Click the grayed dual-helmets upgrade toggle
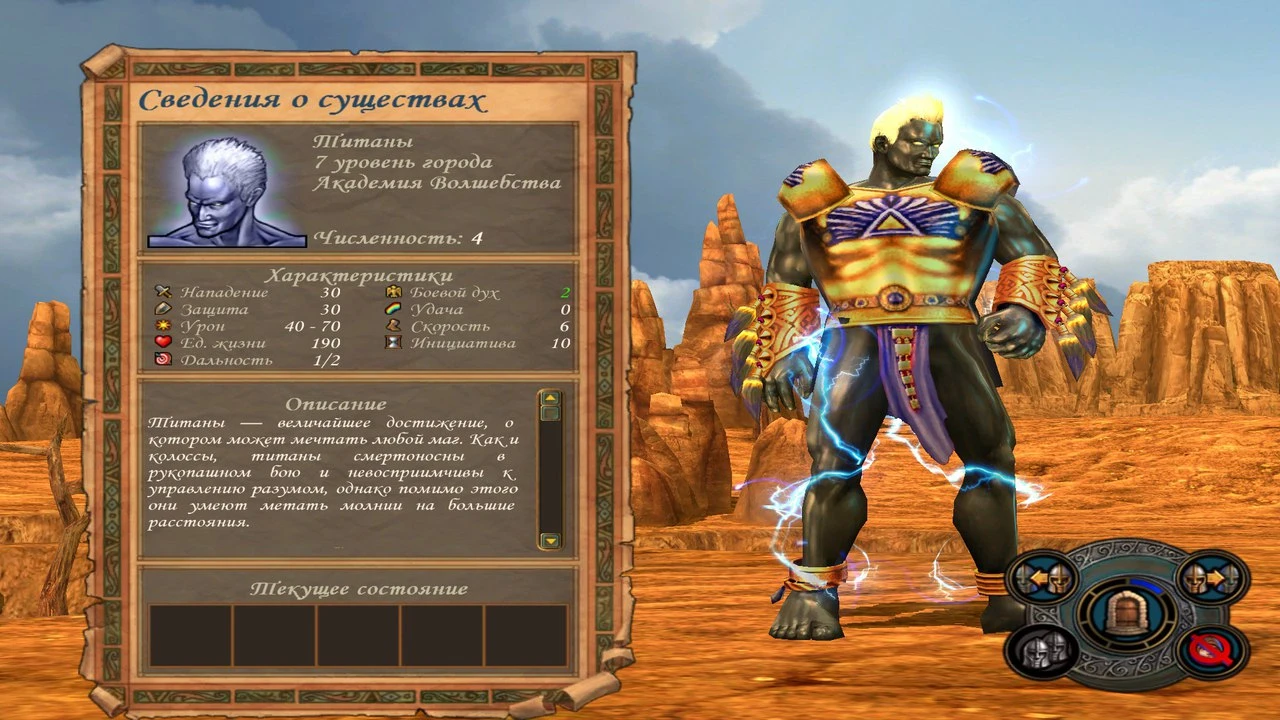Viewport: 1280px width, 720px height. [x=1043, y=650]
